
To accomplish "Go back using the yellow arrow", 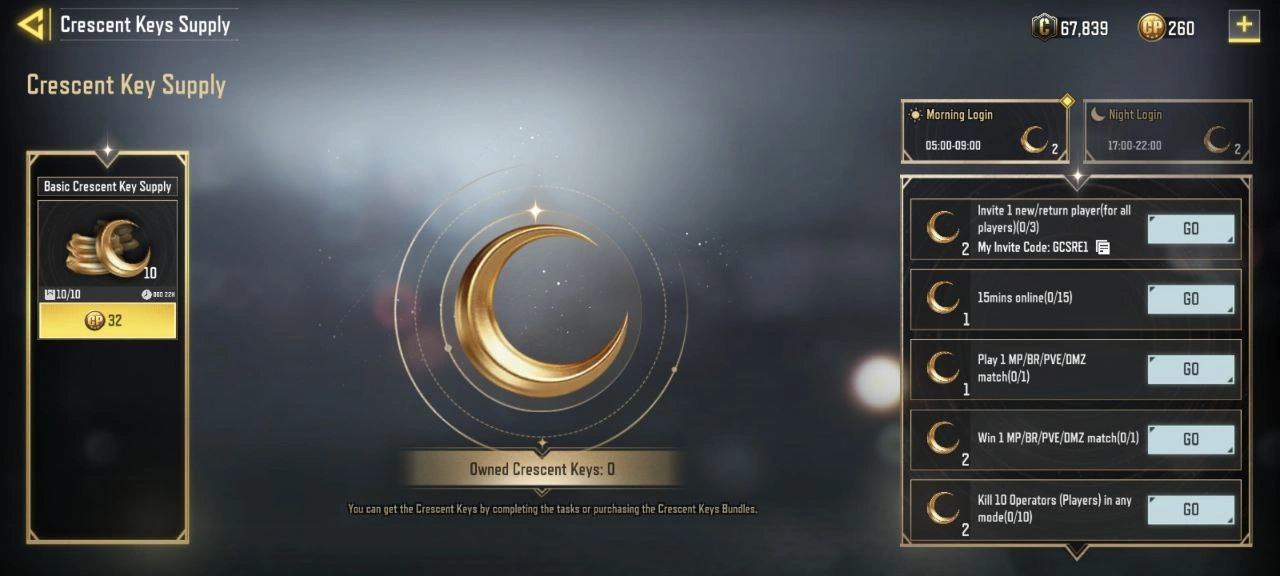I will 31,24.
